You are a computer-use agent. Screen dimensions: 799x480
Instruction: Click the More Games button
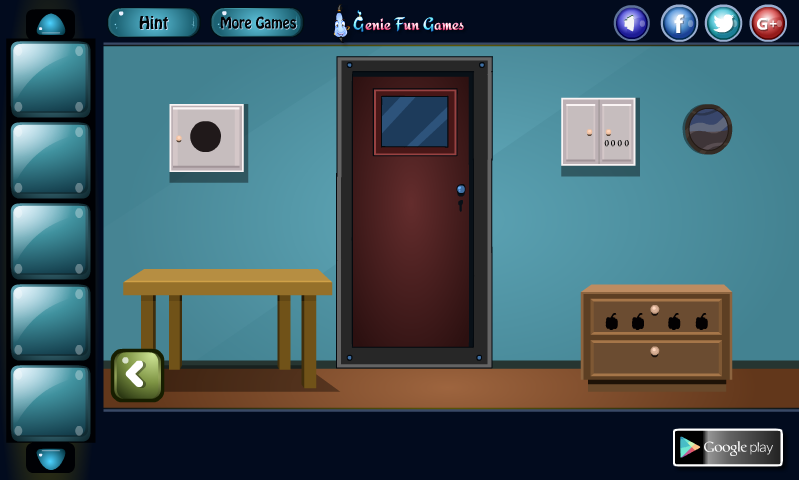click(x=256, y=22)
